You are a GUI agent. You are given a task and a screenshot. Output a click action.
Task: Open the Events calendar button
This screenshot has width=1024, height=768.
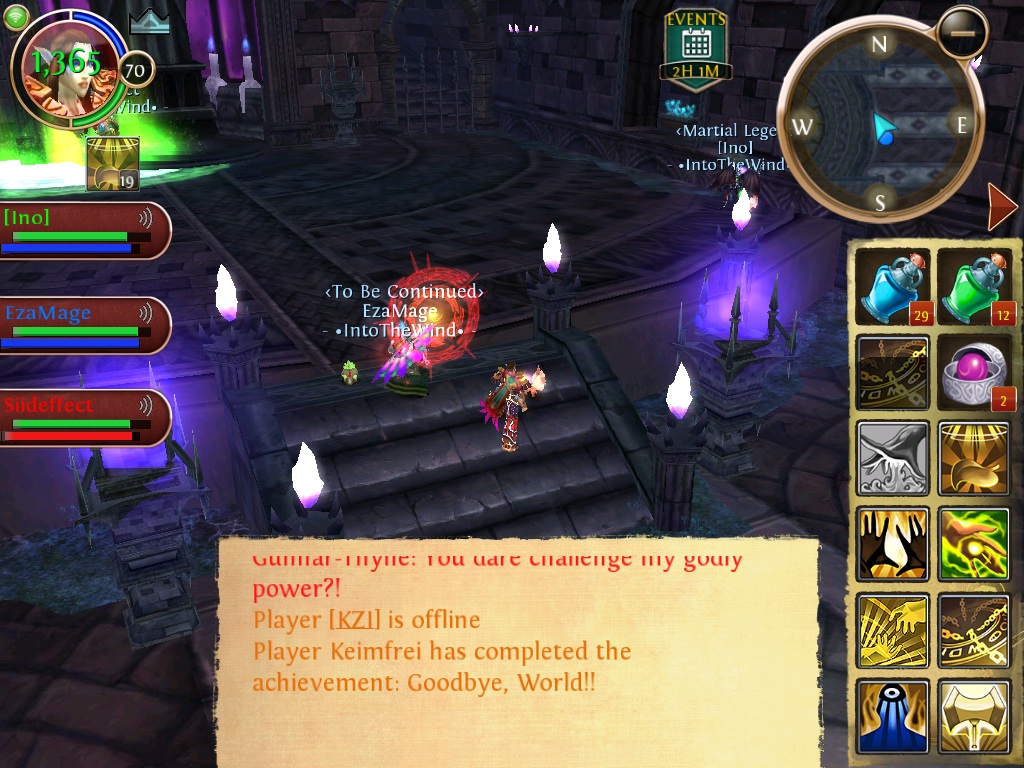(x=696, y=47)
